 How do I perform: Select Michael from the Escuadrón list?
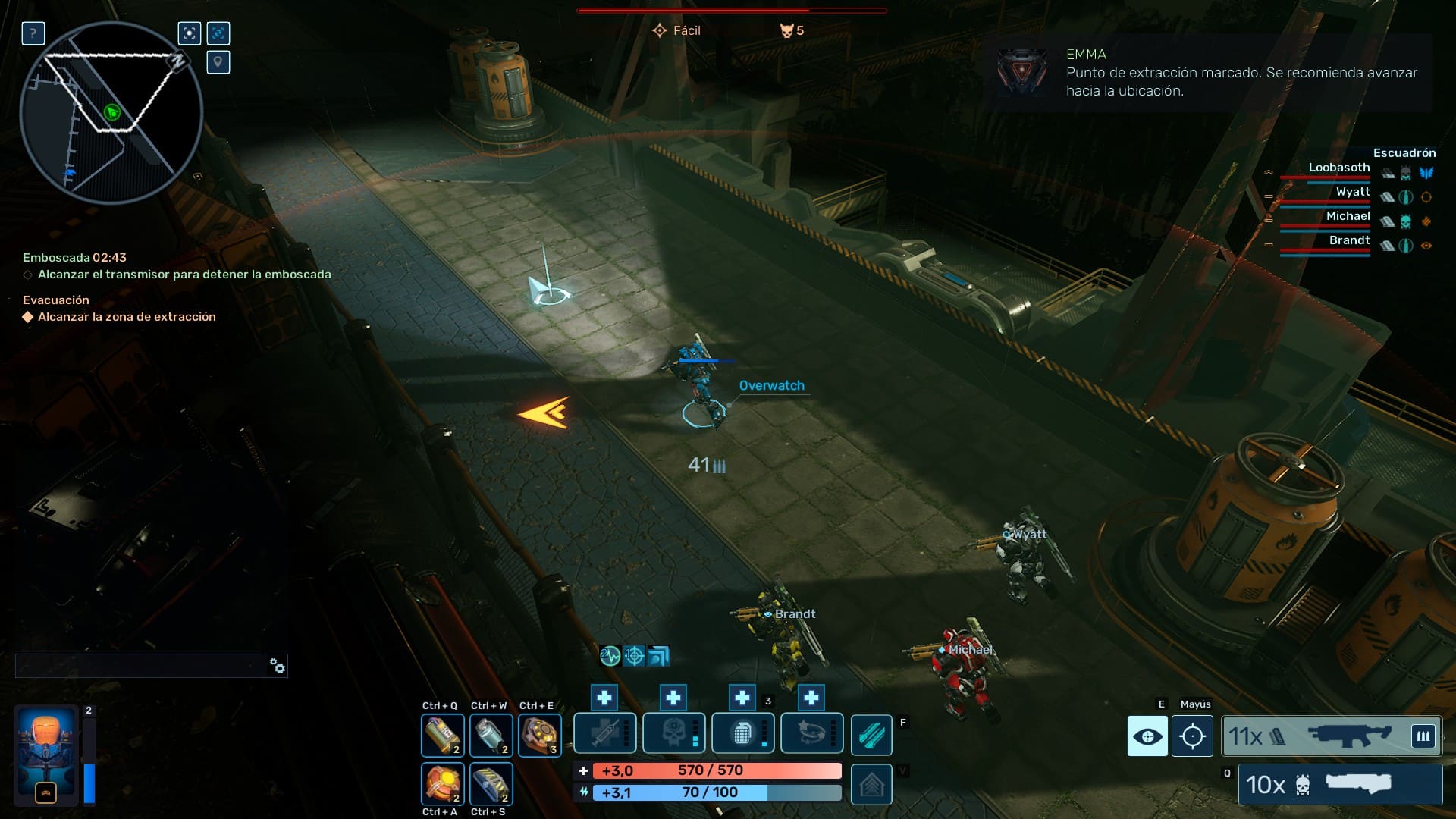1348,216
